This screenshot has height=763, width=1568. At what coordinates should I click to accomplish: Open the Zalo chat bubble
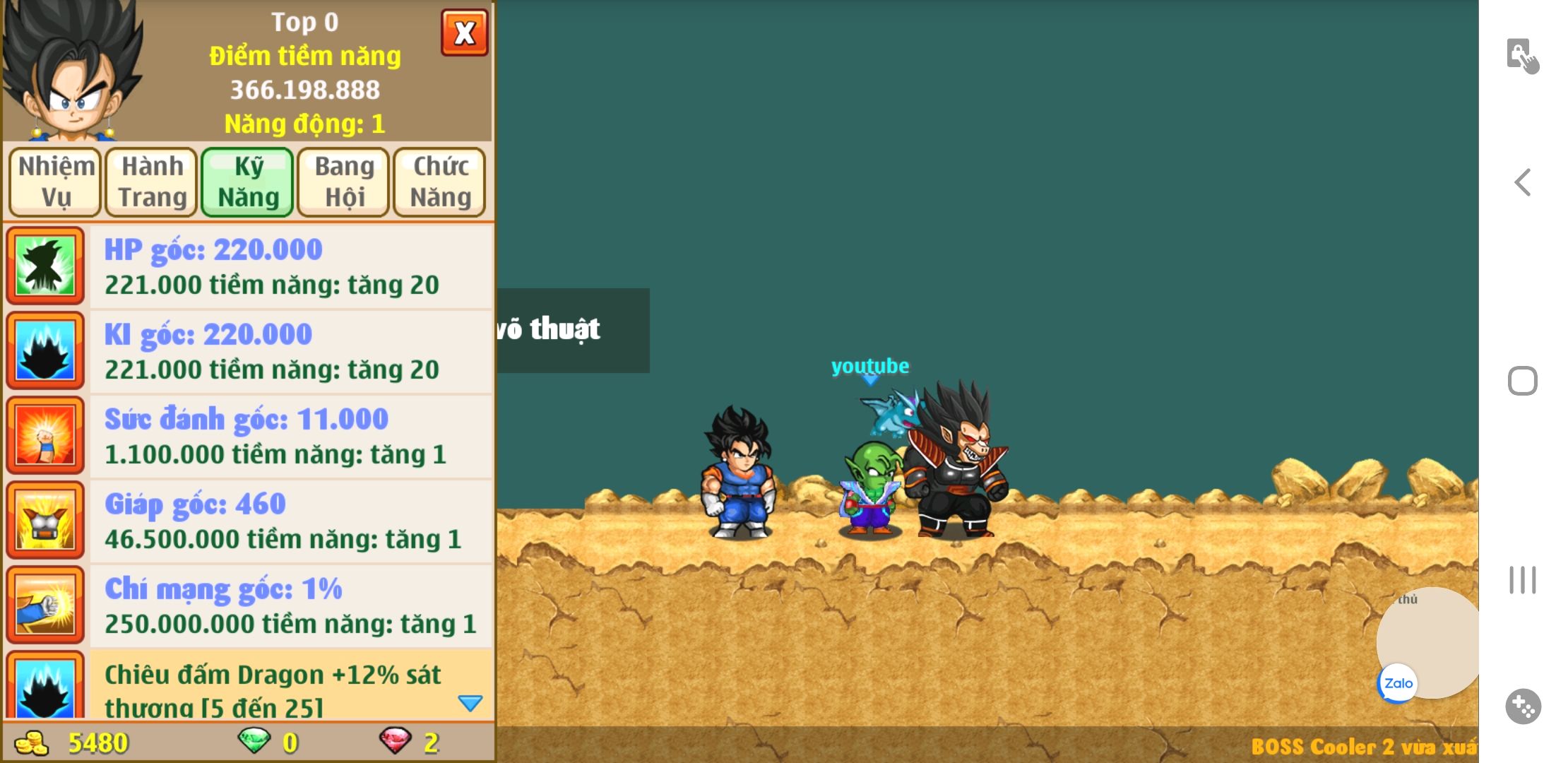pyautogui.click(x=1398, y=683)
